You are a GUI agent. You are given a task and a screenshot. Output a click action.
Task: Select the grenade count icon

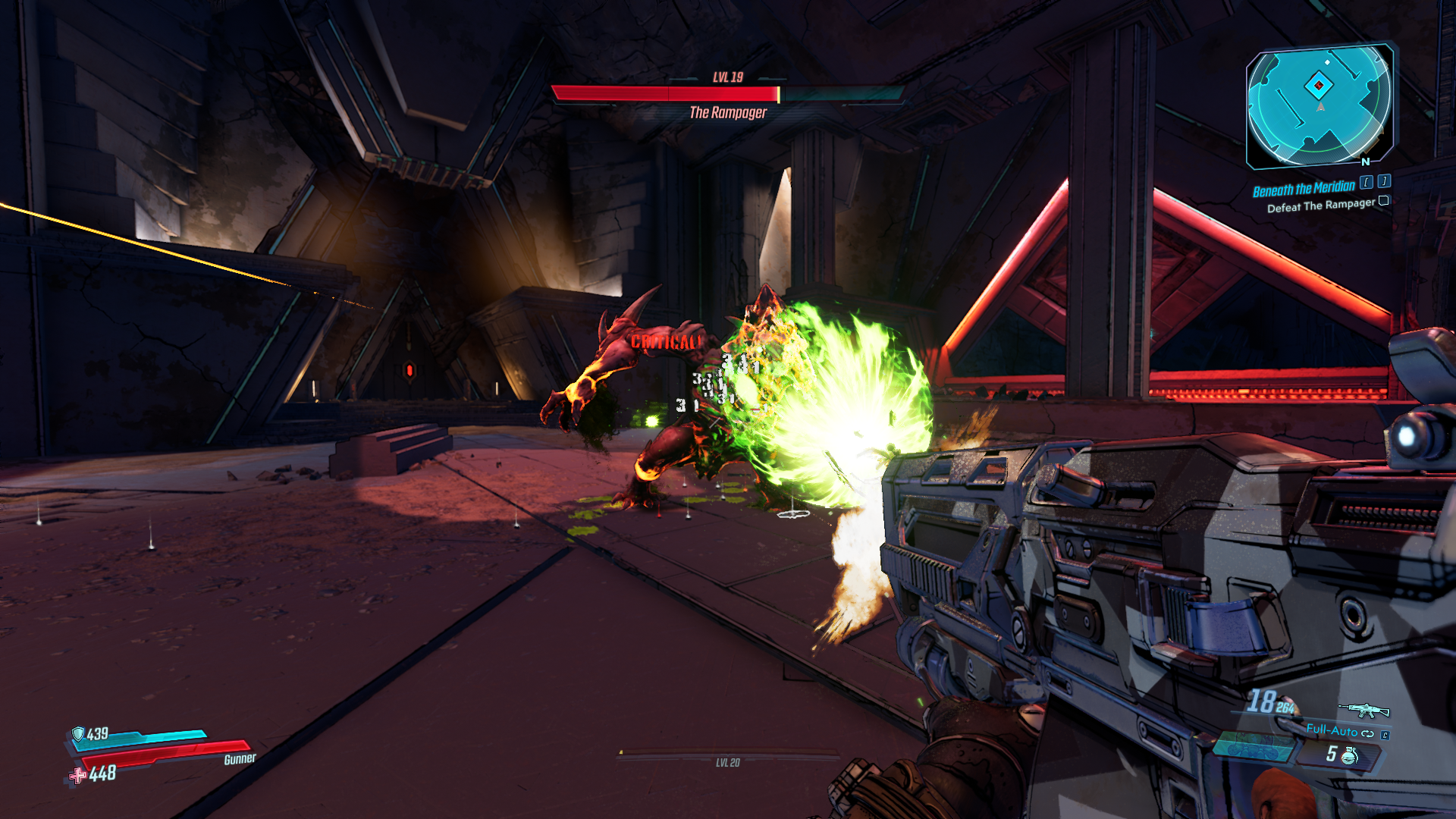click(x=1350, y=755)
